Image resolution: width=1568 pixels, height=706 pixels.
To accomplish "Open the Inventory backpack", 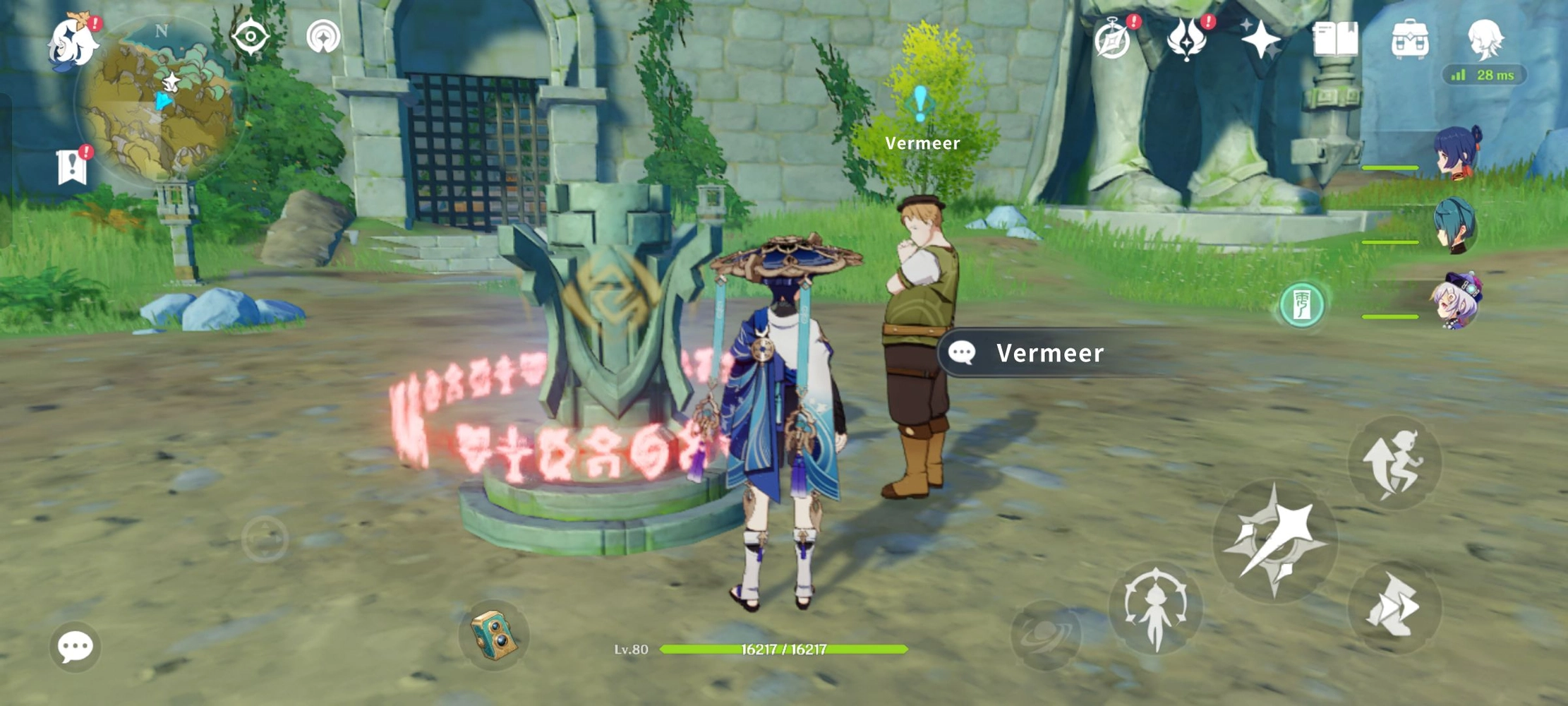I will pos(1410,39).
